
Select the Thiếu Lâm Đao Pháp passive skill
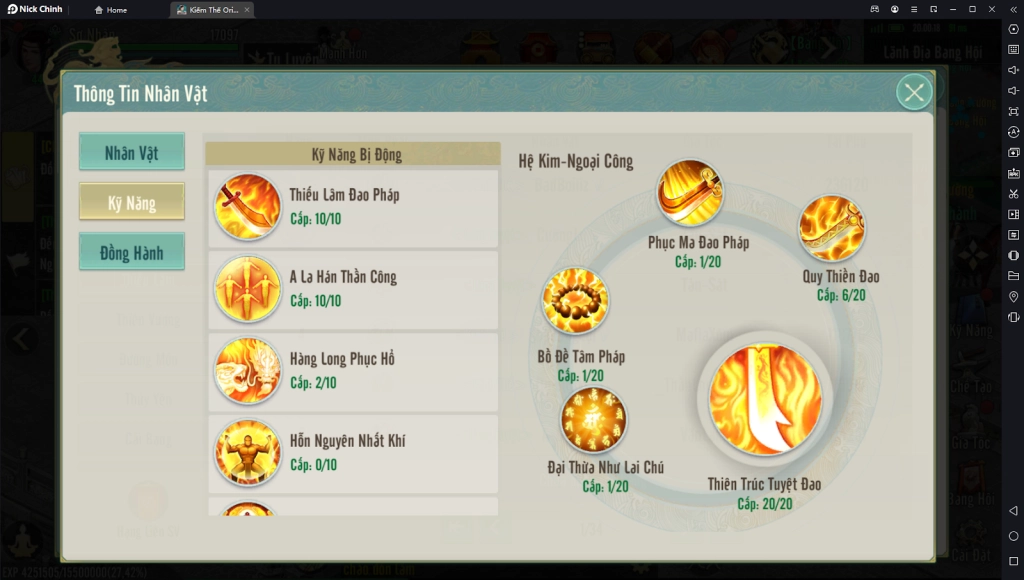pyautogui.click(x=352, y=207)
